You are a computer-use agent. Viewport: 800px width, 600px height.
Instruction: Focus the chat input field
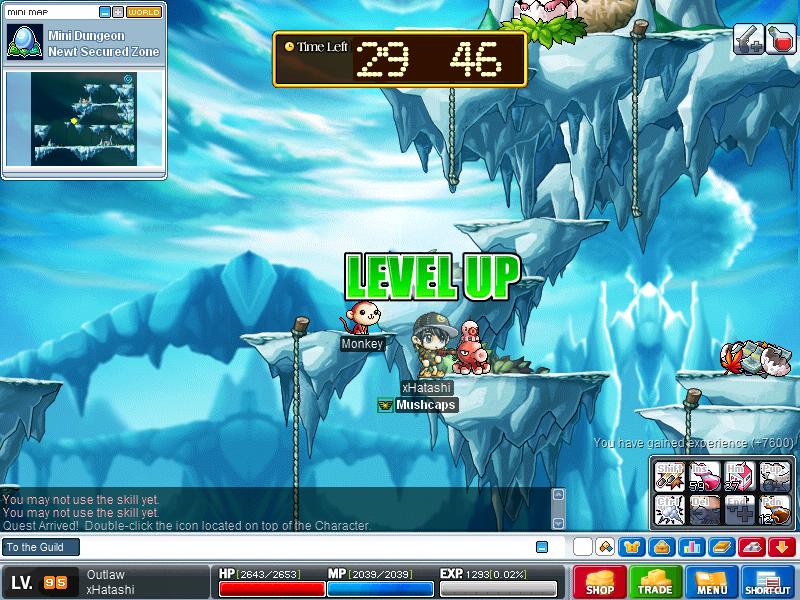tap(300, 547)
